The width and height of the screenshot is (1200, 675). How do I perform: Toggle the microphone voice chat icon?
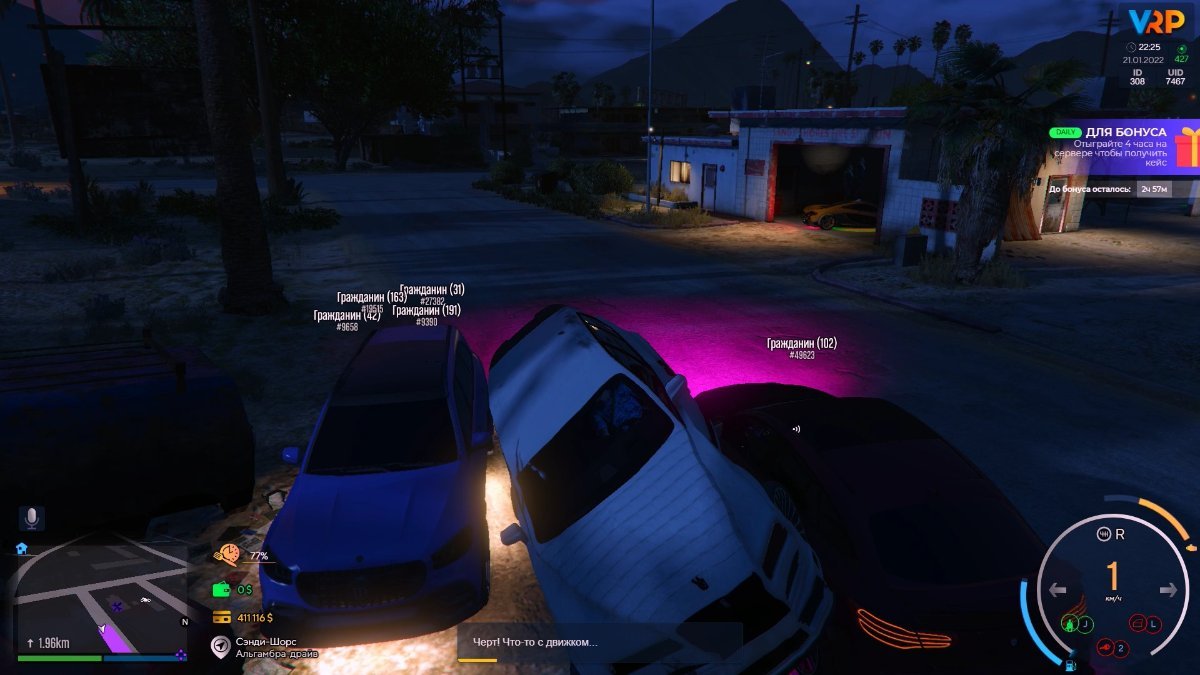[31, 518]
